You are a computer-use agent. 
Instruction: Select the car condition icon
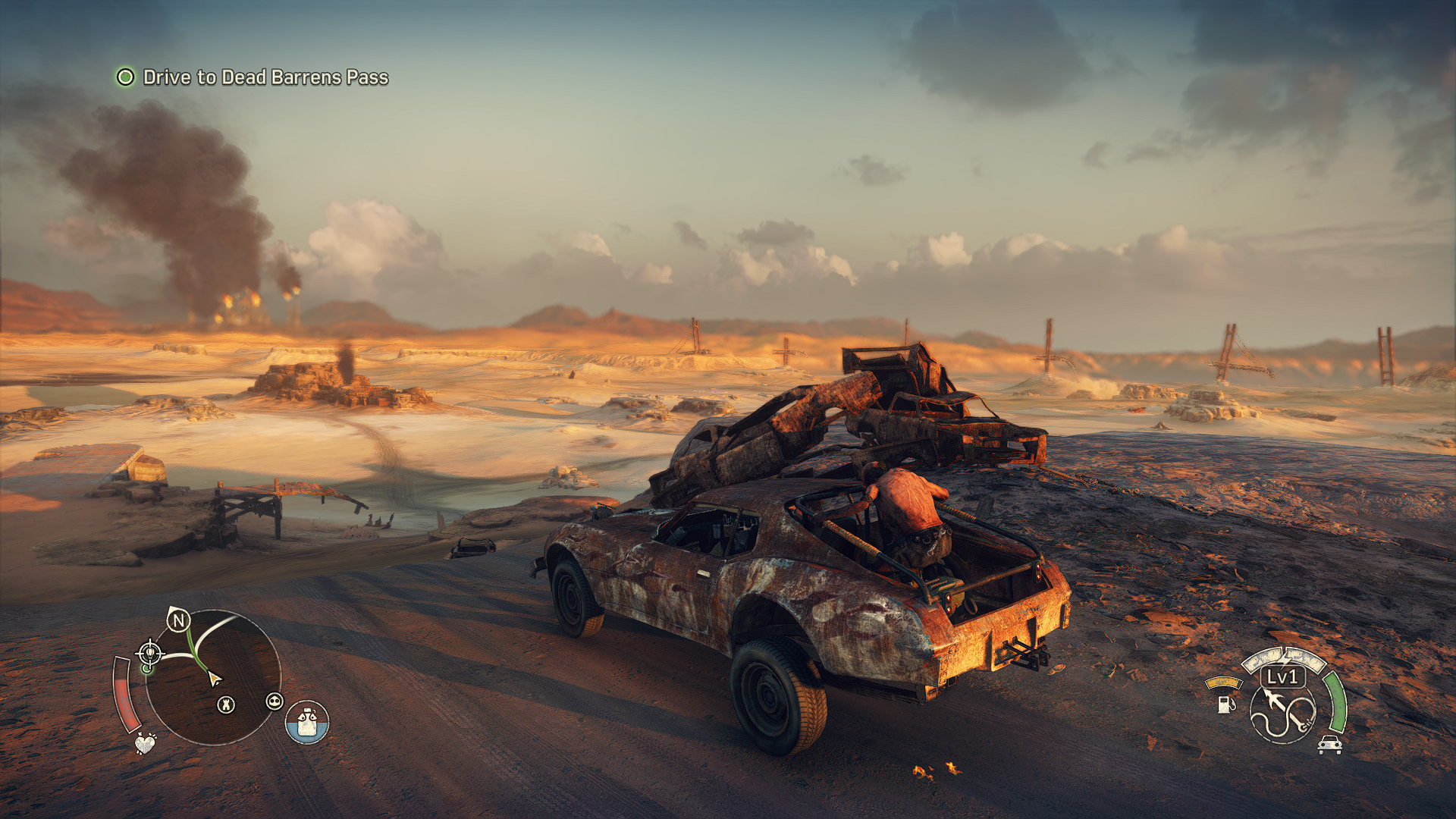1330,745
